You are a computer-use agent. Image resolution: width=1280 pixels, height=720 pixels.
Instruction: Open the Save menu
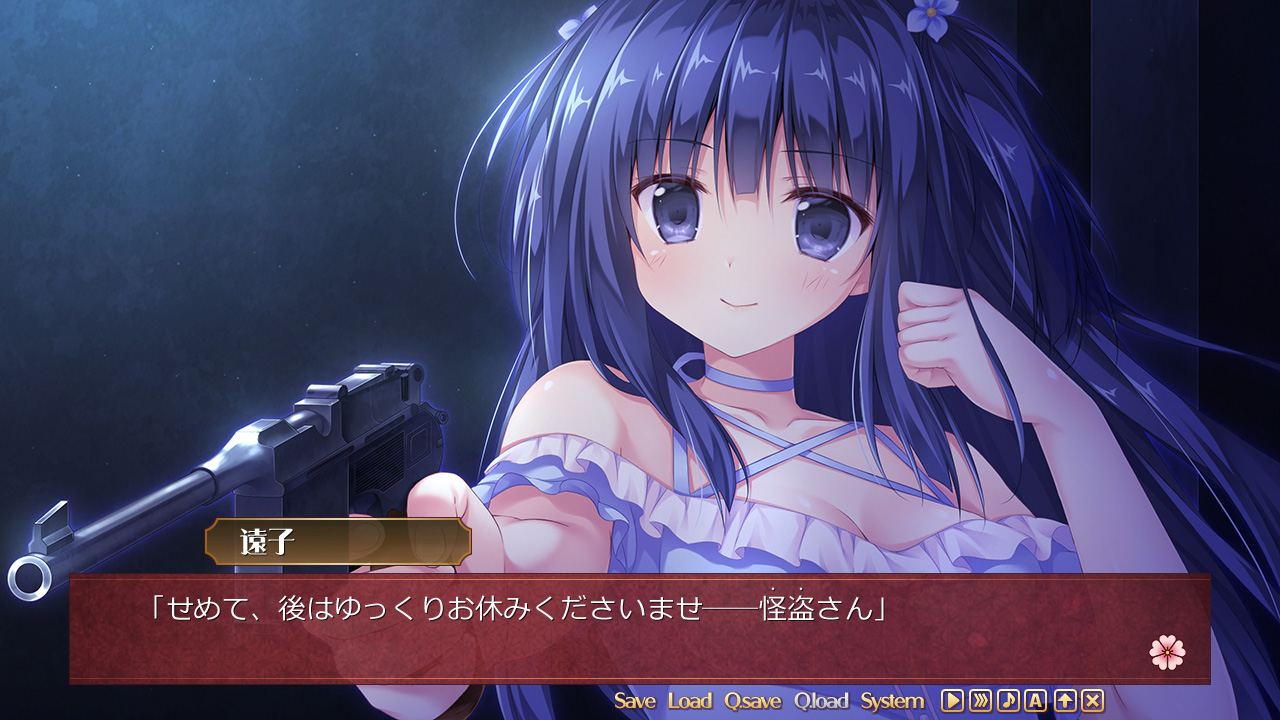click(635, 701)
